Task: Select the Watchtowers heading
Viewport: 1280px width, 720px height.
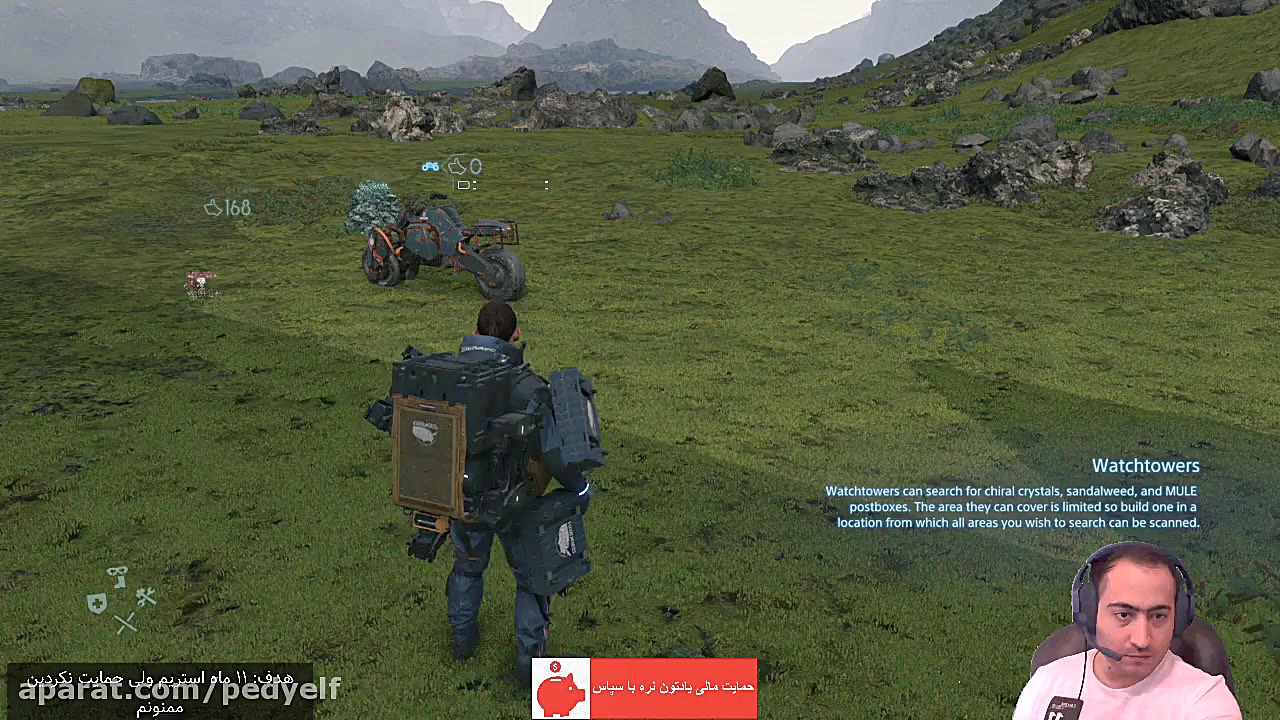Action: click(x=1146, y=465)
